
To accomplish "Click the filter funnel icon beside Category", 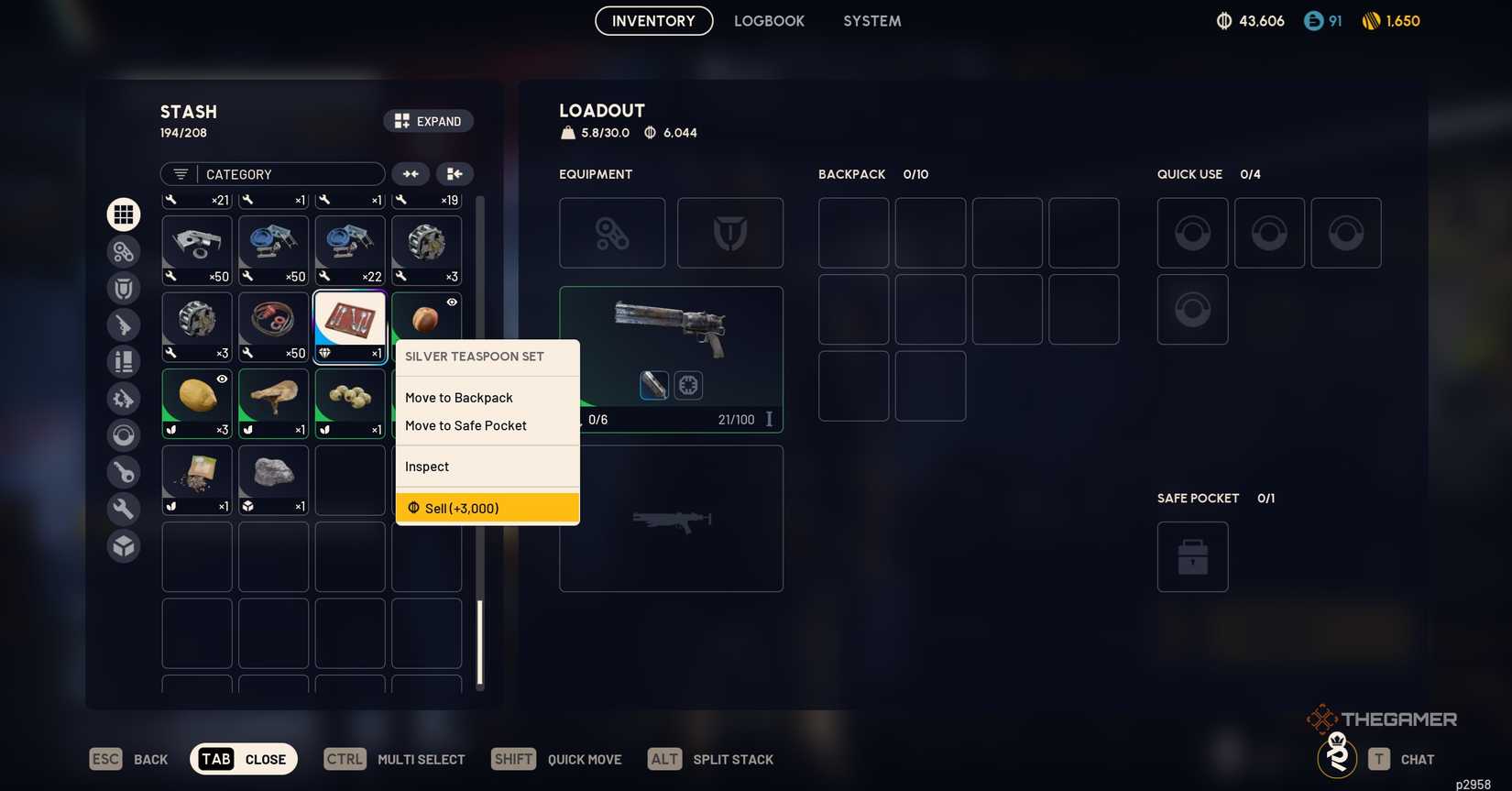I will point(178,173).
